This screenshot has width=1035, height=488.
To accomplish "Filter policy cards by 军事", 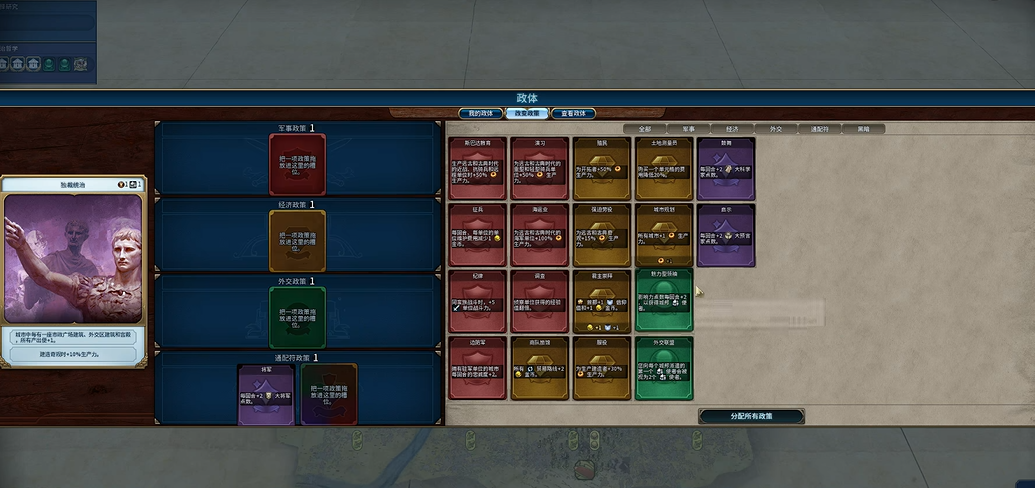I will 688,129.
